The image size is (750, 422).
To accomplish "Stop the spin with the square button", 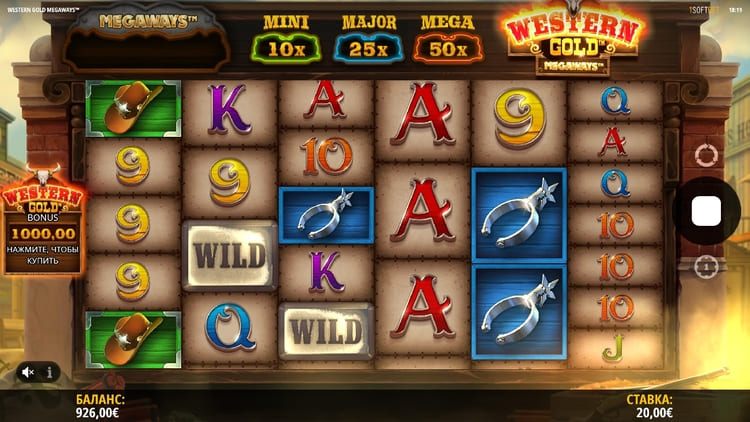I will 707,211.
